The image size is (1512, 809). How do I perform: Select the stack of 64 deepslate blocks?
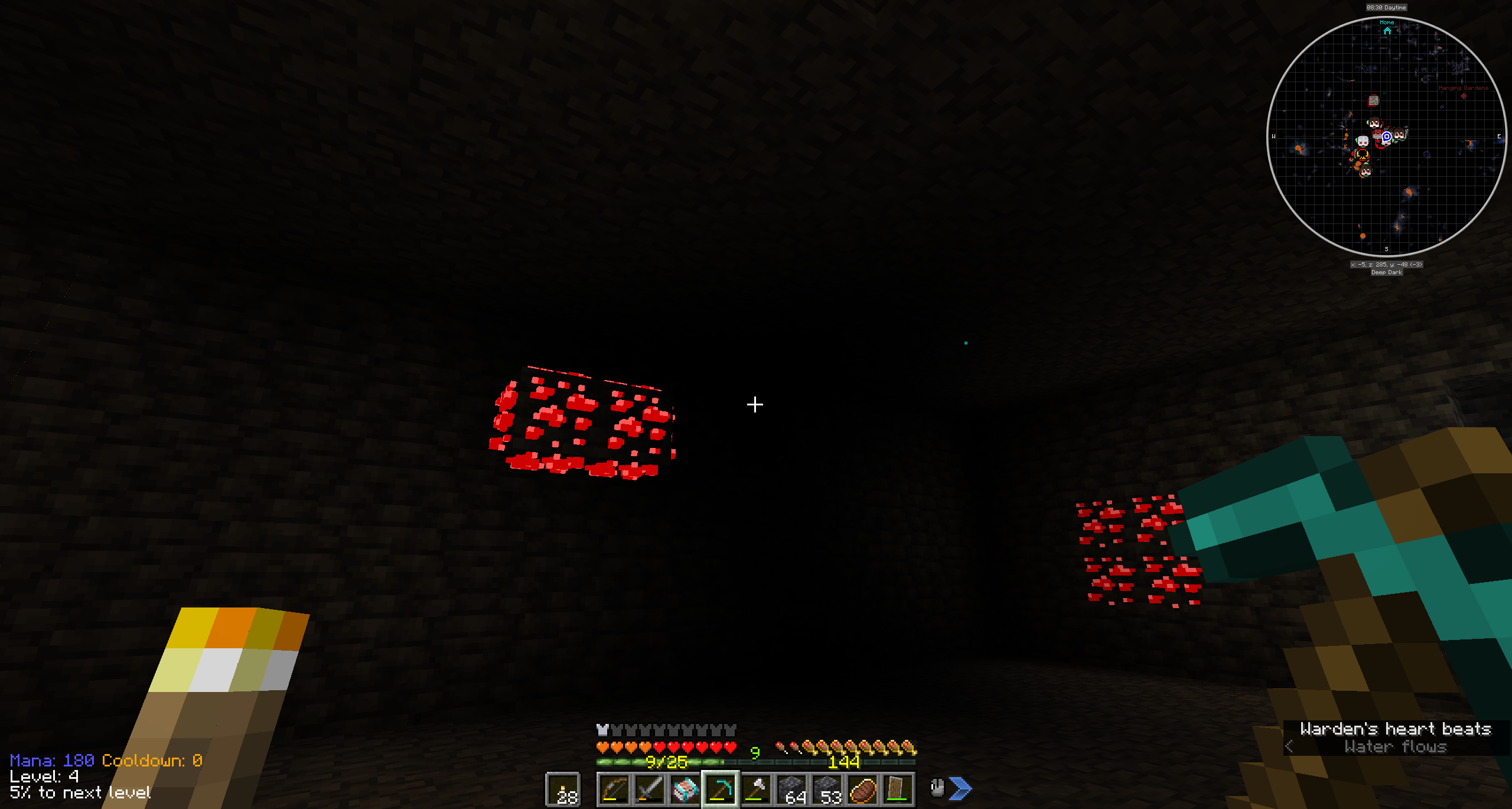(791, 789)
